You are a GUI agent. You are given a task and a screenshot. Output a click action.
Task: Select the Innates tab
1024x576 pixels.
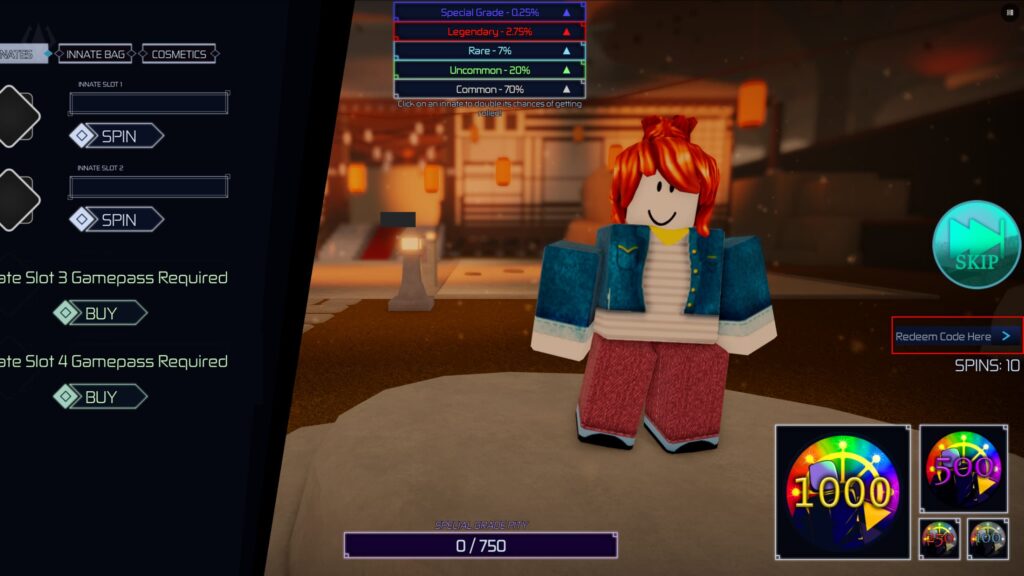(x=22, y=54)
